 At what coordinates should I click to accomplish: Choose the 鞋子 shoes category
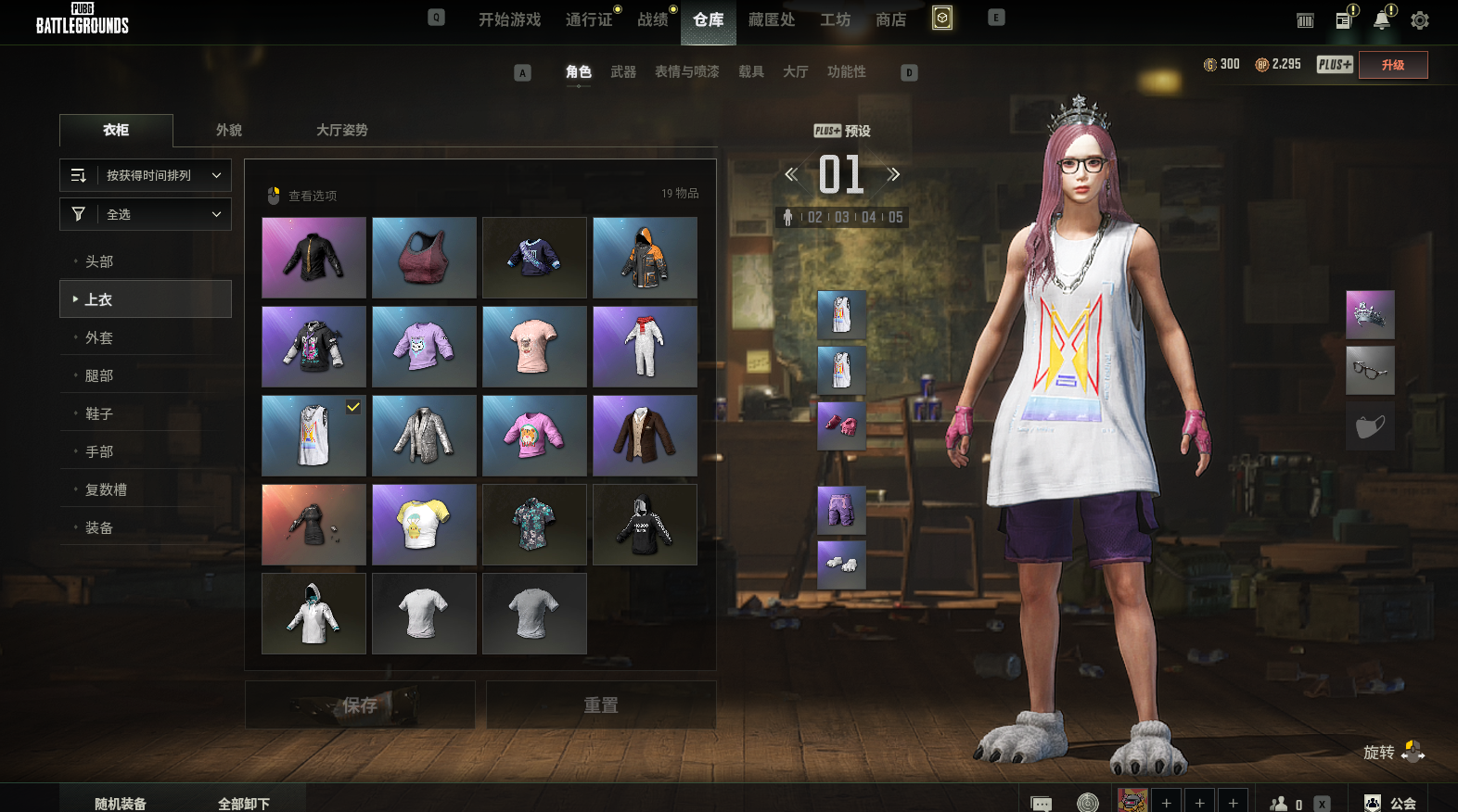point(99,413)
